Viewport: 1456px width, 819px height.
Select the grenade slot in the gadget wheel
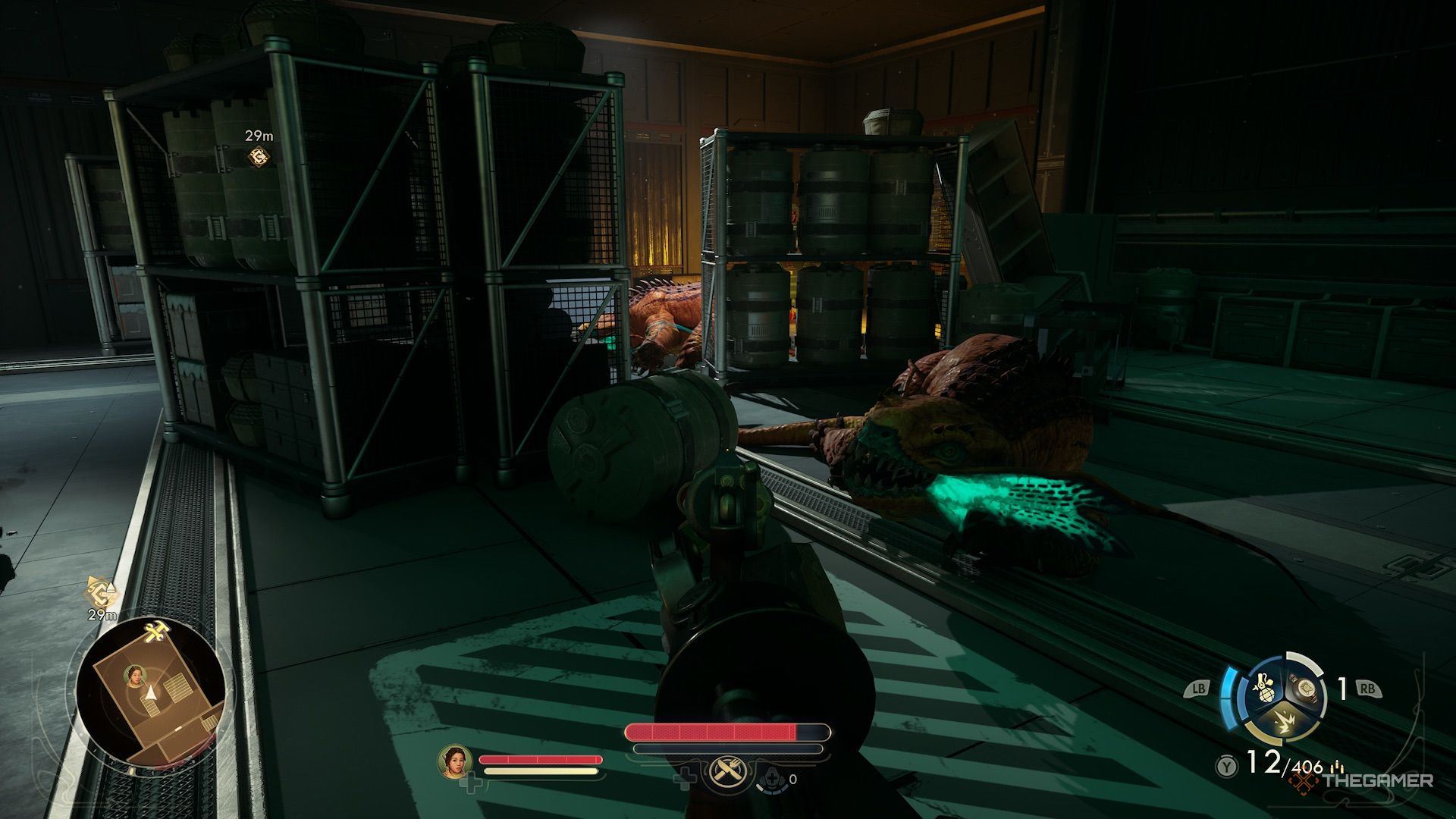pos(1262,688)
